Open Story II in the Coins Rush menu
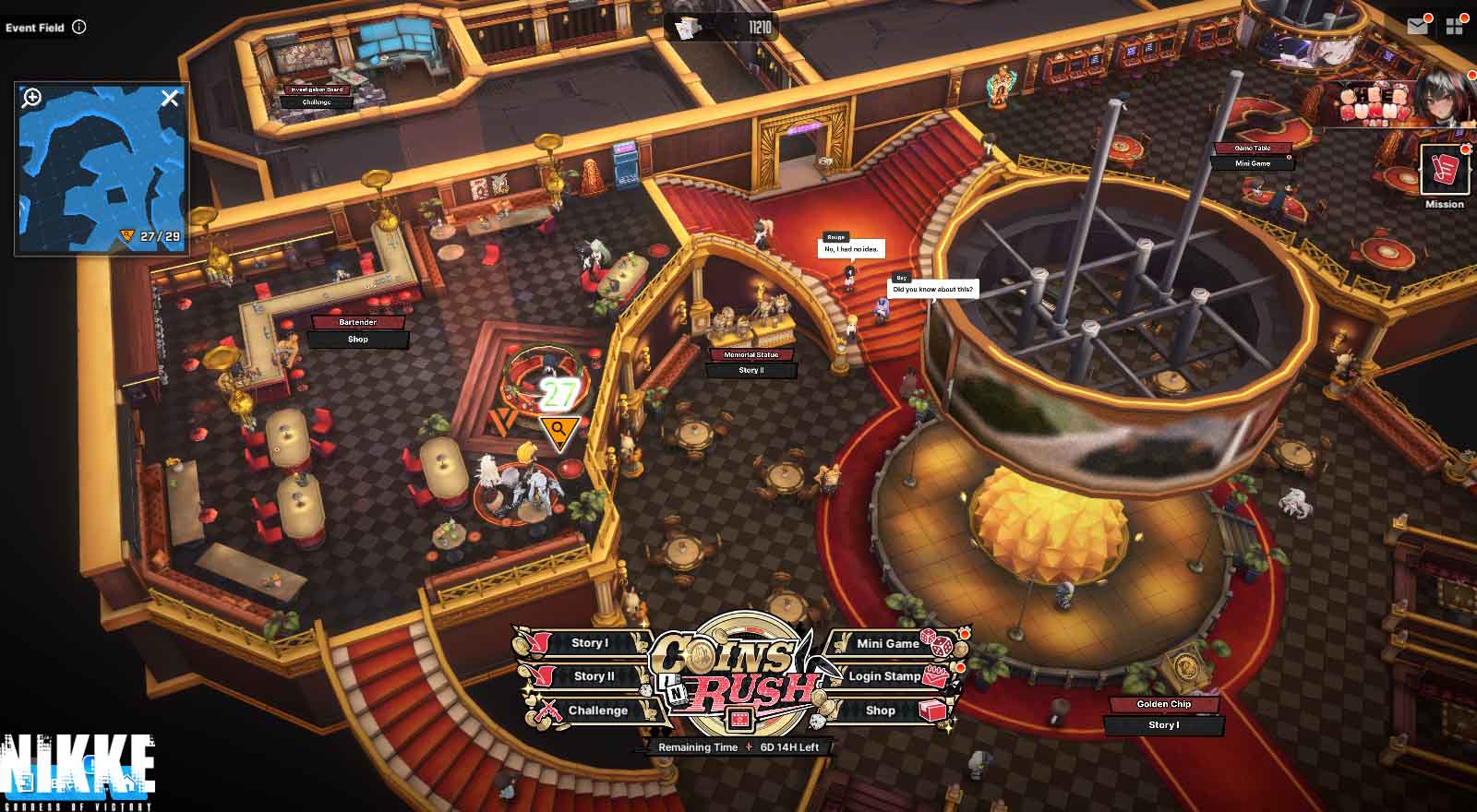 coord(594,676)
